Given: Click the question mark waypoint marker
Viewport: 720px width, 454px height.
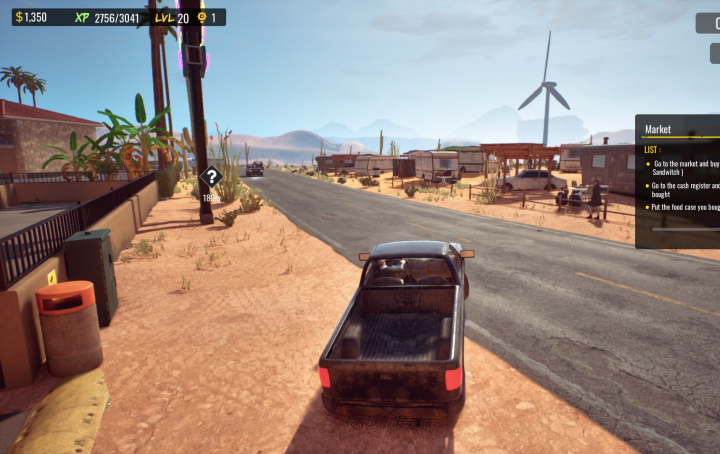Looking at the screenshot, I should (211, 178).
